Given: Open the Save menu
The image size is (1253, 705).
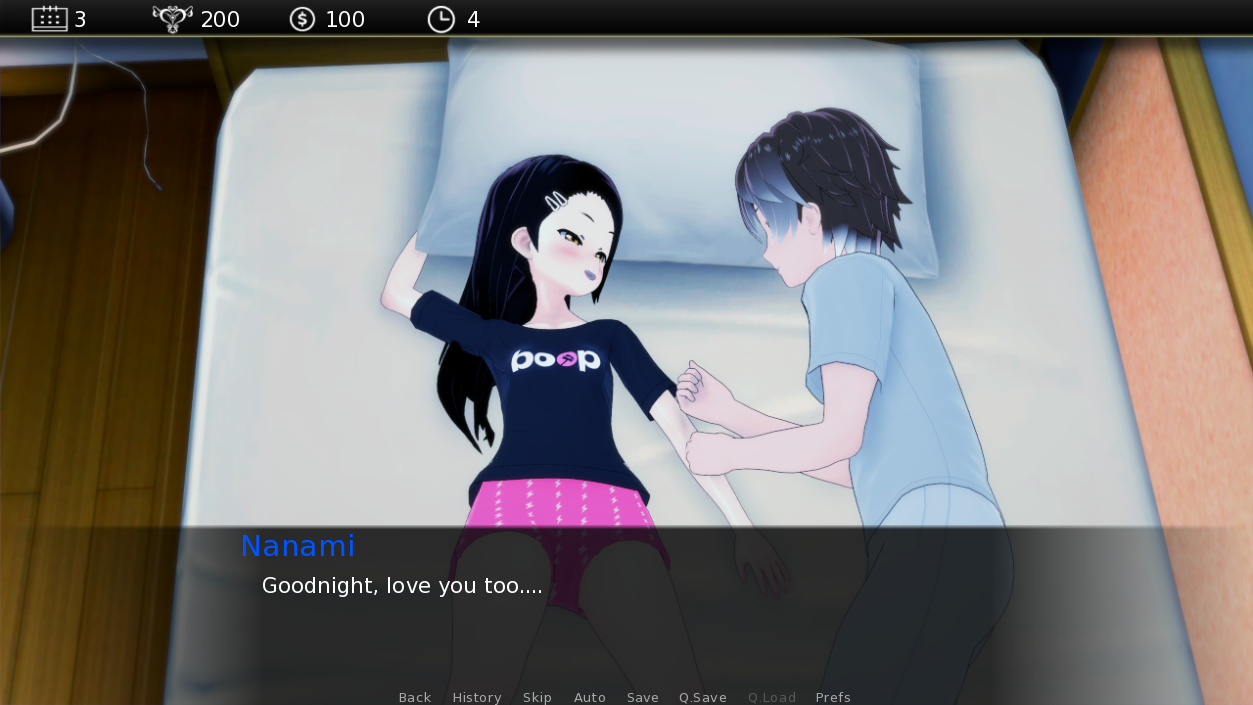Looking at the screenshot, I should click(643, 697).
